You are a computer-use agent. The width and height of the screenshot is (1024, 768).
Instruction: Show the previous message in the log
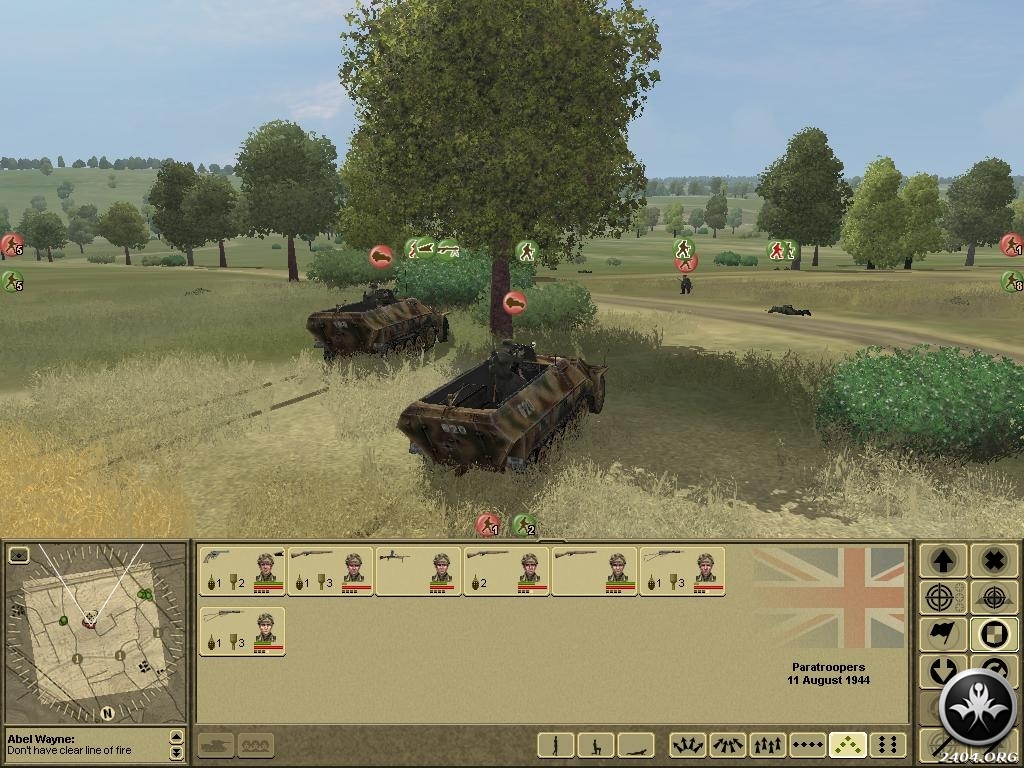(x=177, y=738)
